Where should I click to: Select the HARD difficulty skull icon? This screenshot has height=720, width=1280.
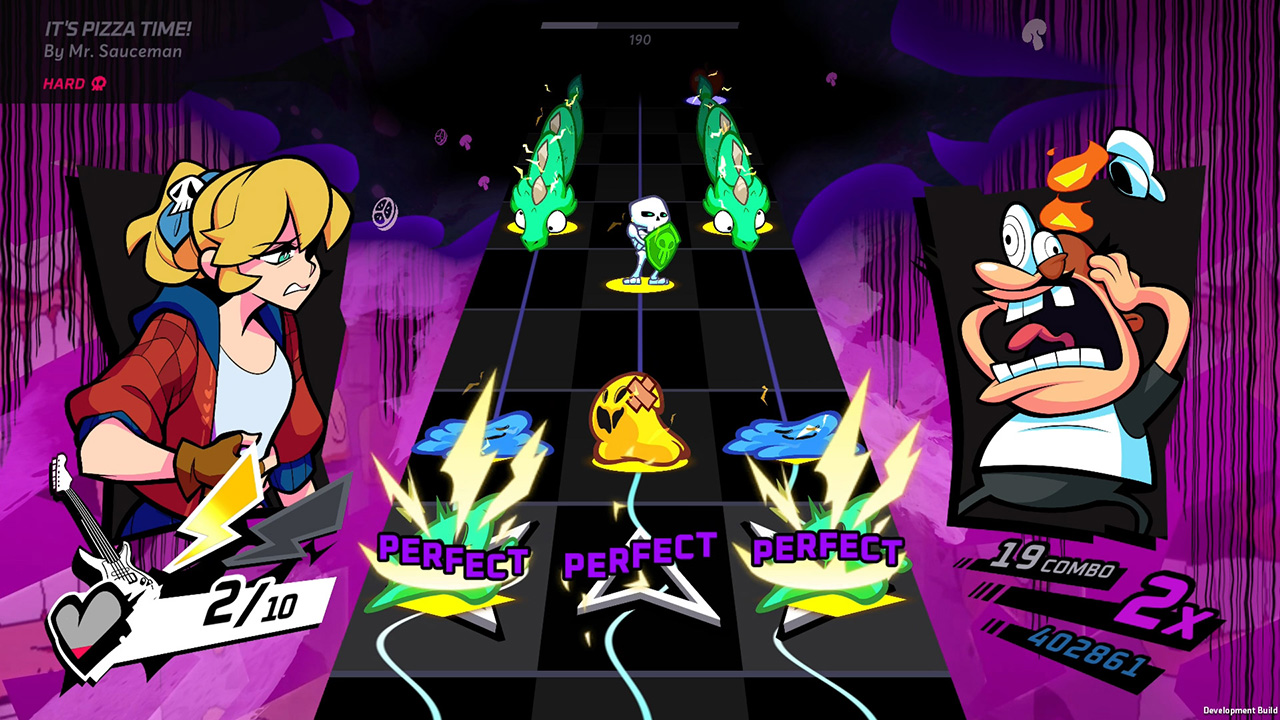pos(98,85)
